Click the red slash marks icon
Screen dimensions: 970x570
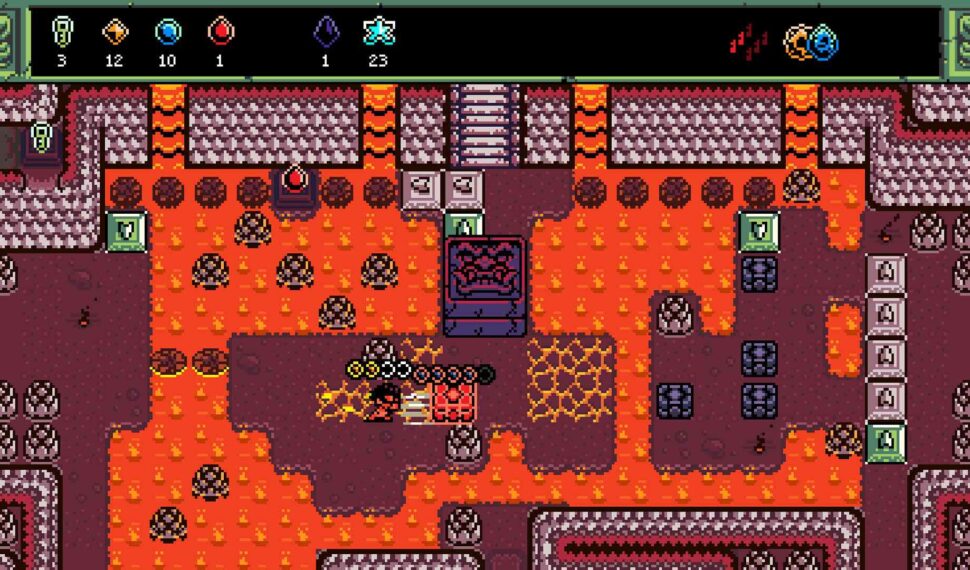pos(748,41)
